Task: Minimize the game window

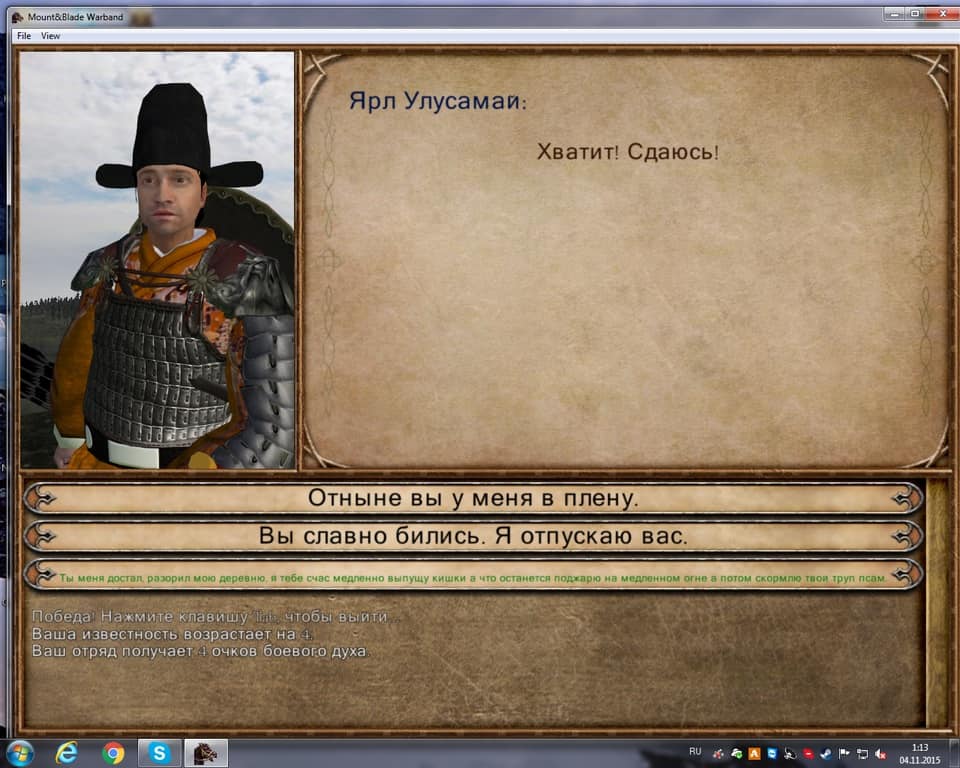Action: [x=892, y=14]
